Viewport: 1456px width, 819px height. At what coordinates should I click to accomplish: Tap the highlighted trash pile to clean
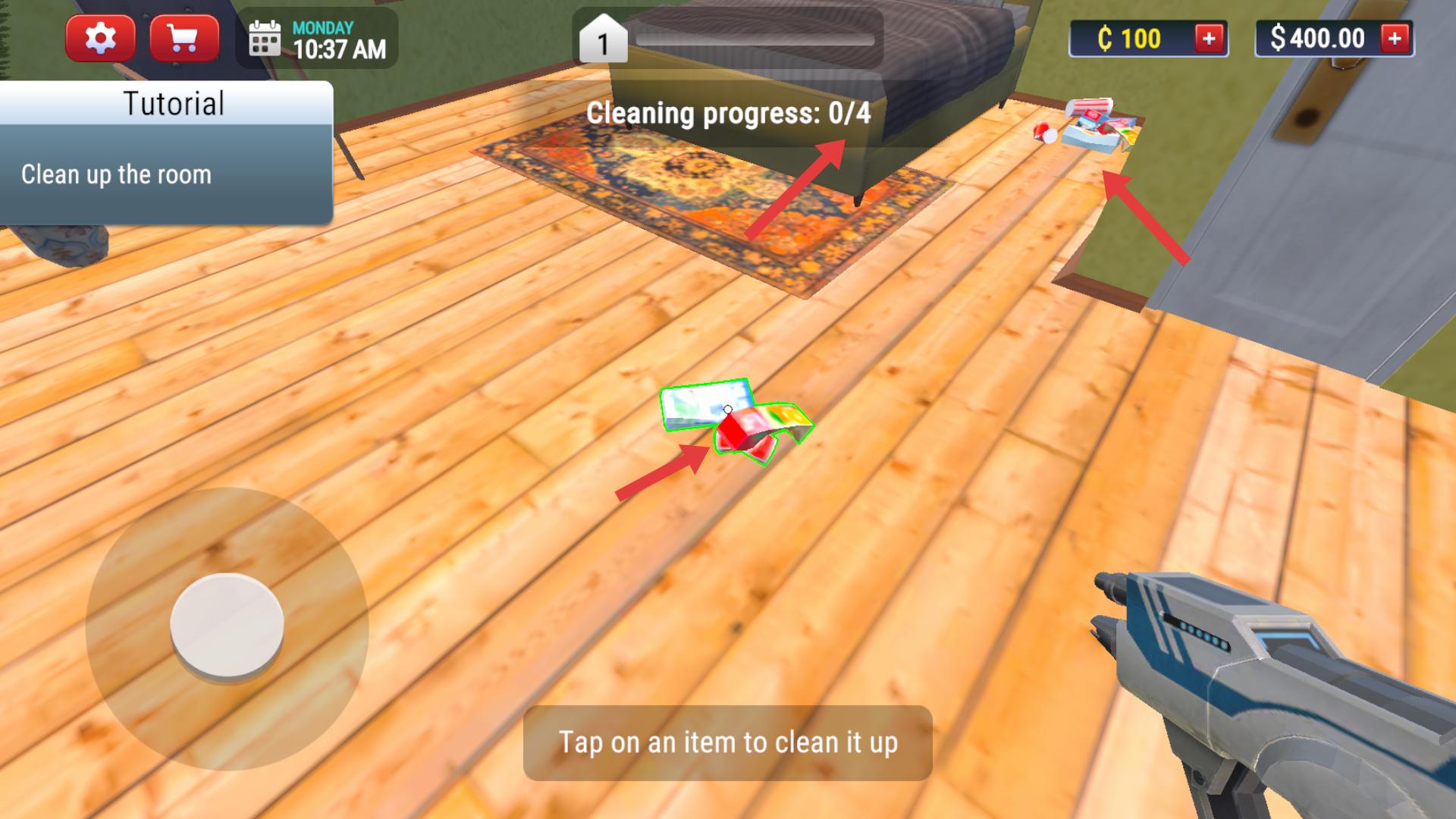click(x=734, y=422)
